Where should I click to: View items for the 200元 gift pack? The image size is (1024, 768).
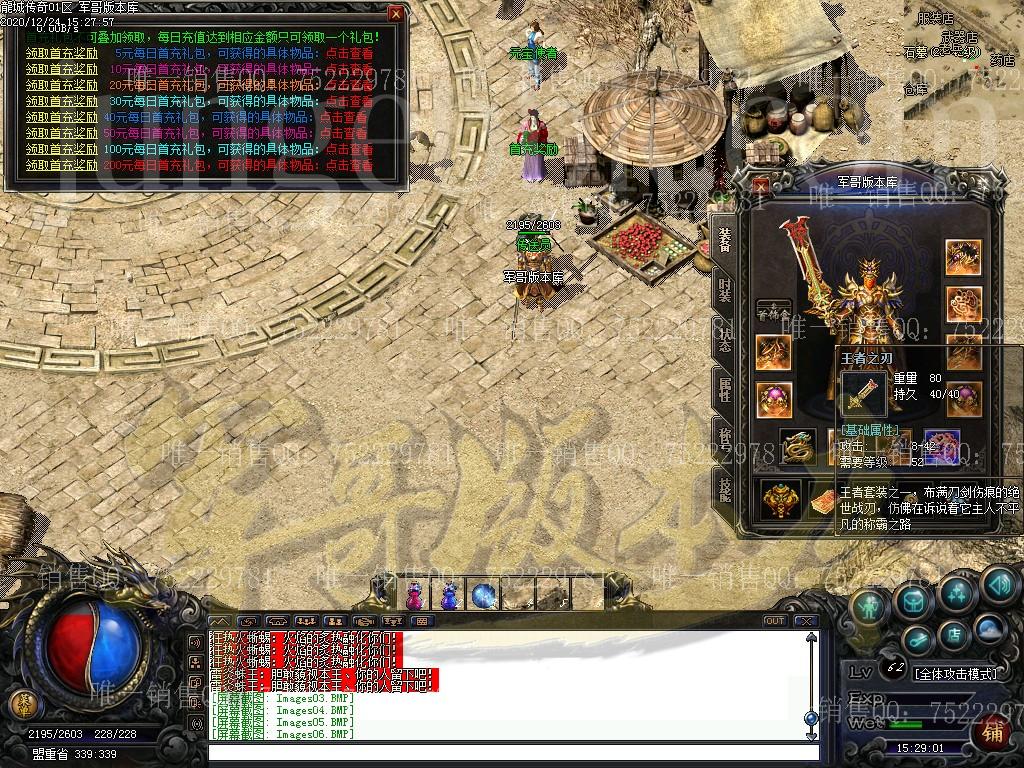pyautogui.click(x=346, y=165)
